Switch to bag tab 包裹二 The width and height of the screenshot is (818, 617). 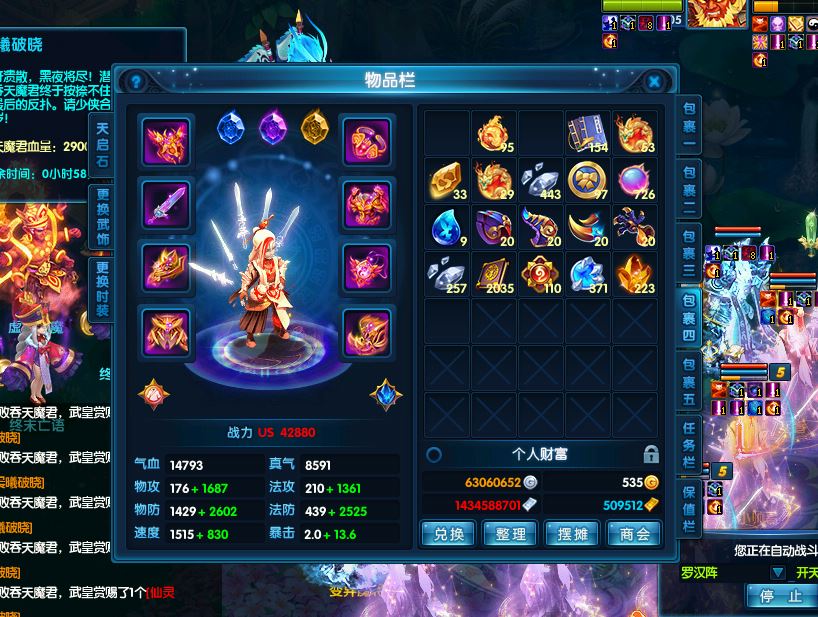(x=689, y=186)
